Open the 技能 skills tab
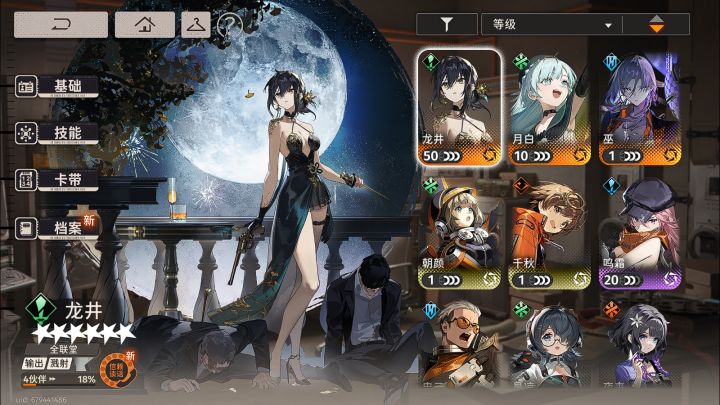This screenshot has width=720, height=405. point(60,133)
